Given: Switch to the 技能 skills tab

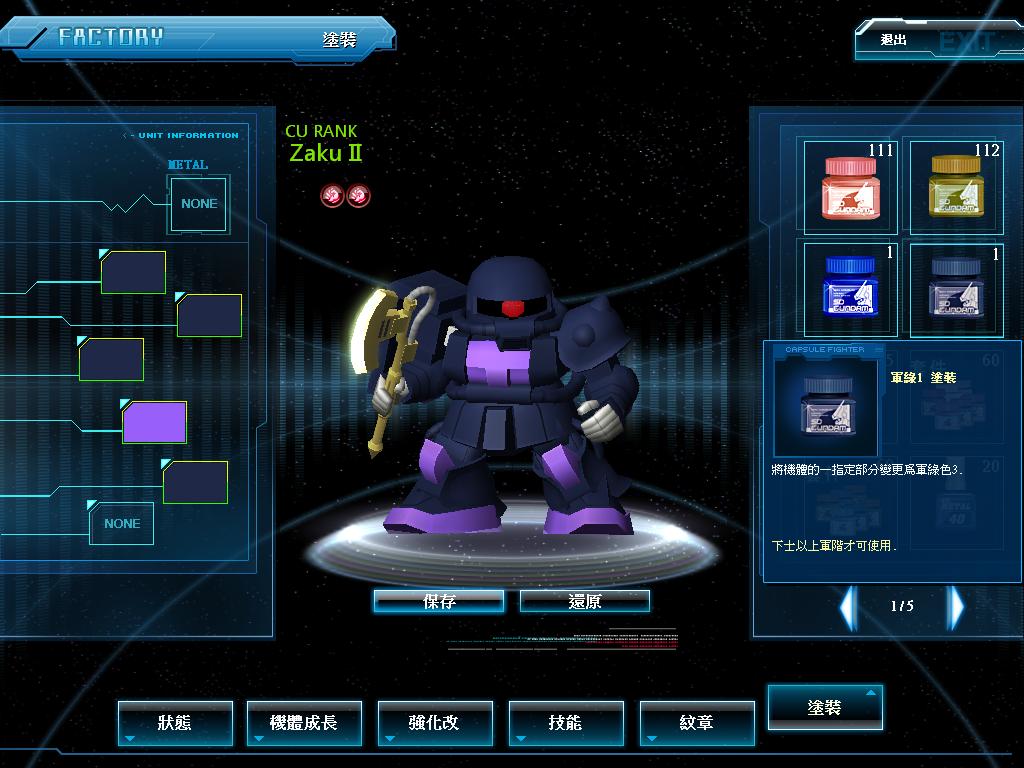Looking at the screenshot, I should pyautogui.click(x=566, y=722).
